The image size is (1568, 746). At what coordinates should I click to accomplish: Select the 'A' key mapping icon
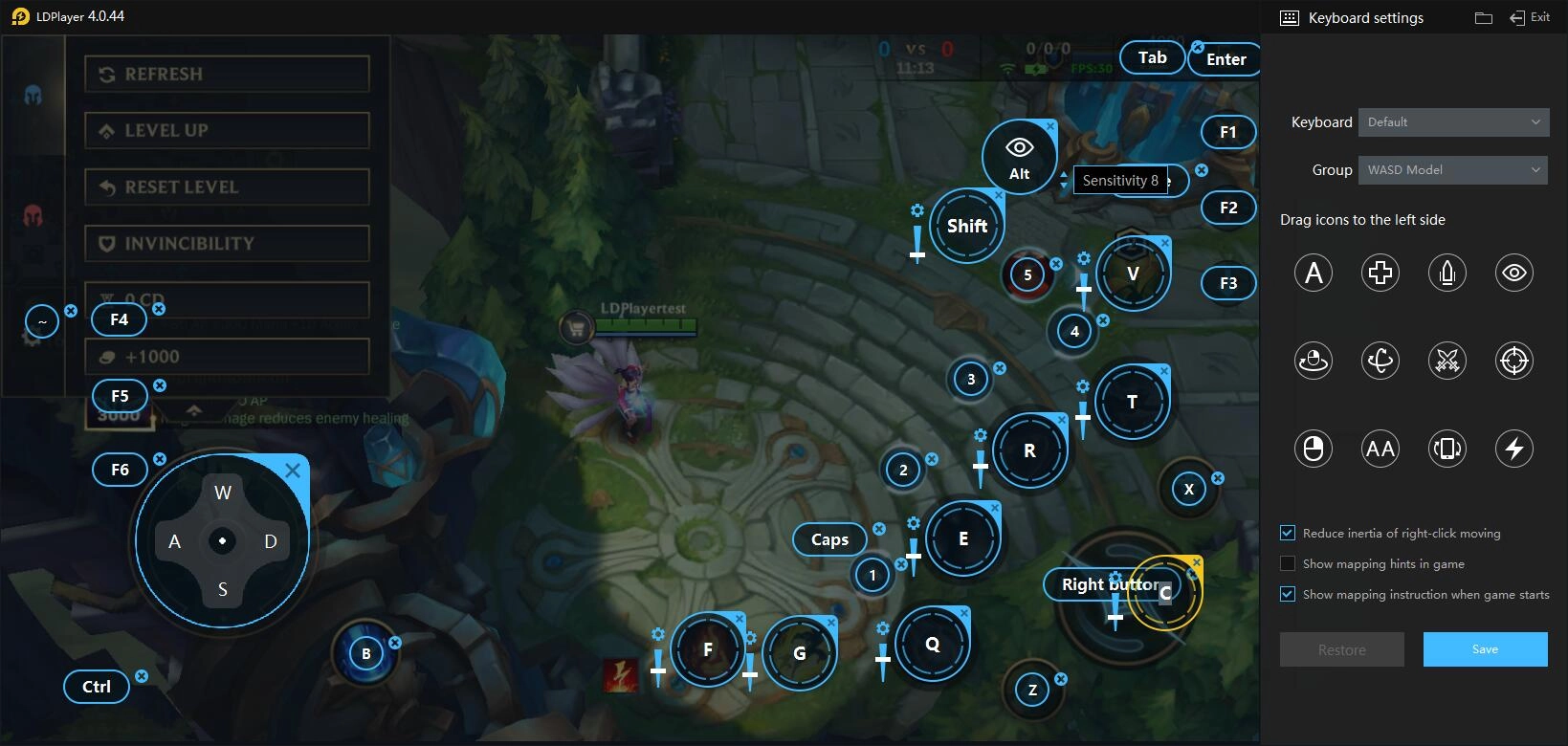1313,273
